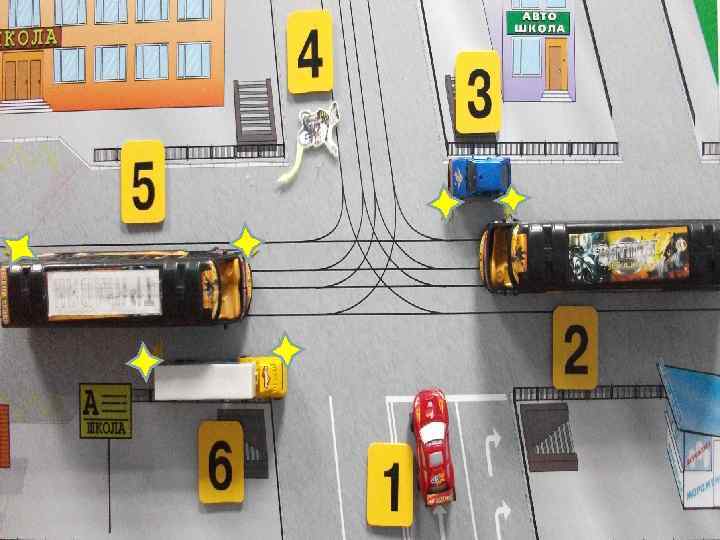Click the yellow number 3 marker

[x=478, y=93]
